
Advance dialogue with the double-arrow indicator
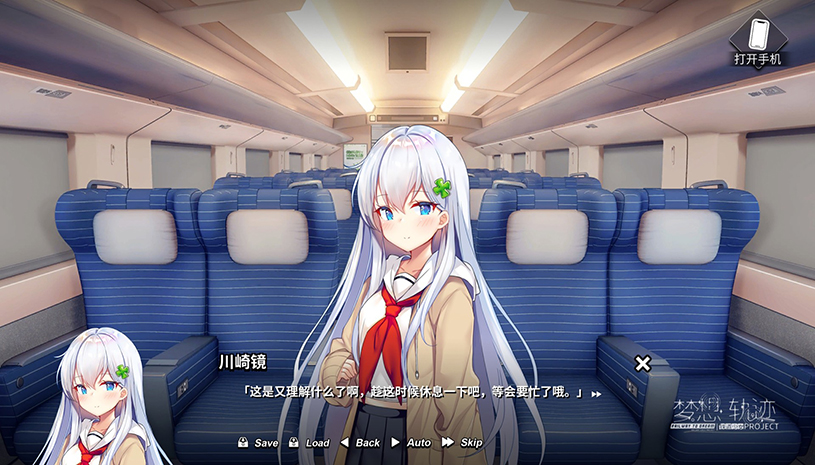(x=597, y=395)
